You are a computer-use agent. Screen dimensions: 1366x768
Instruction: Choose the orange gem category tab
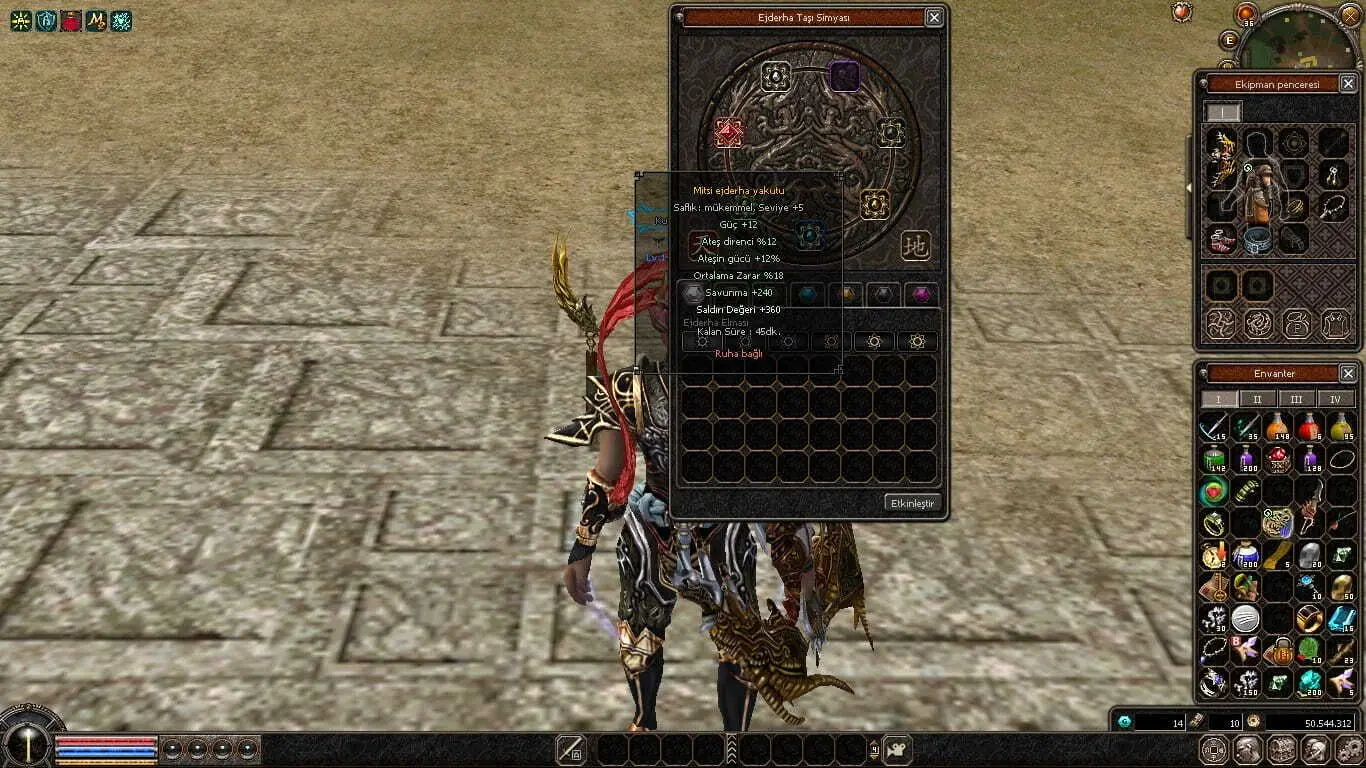click(x=846, y=294)
